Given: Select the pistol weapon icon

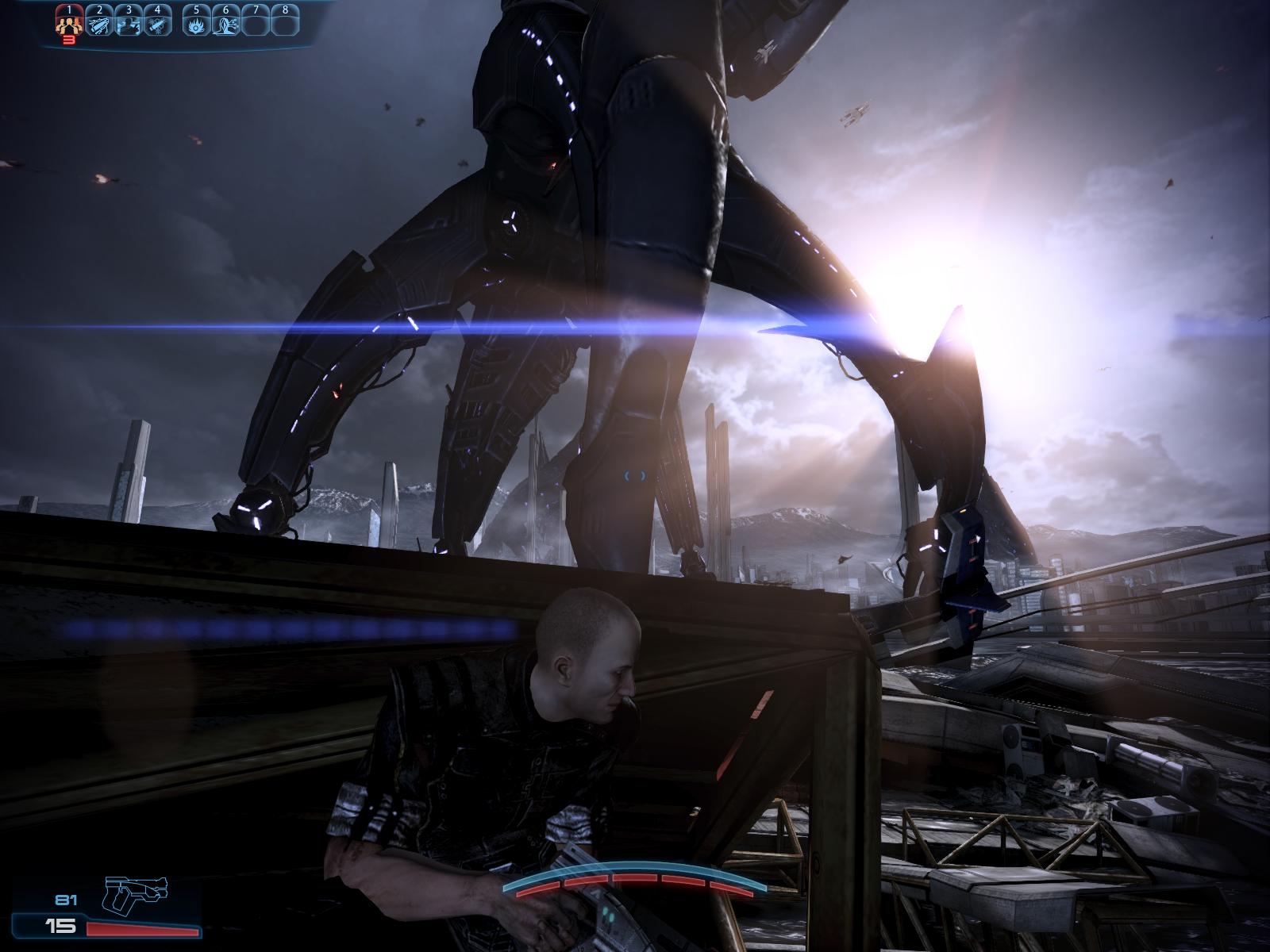Looking at the screenshot, I should [136, 895].
